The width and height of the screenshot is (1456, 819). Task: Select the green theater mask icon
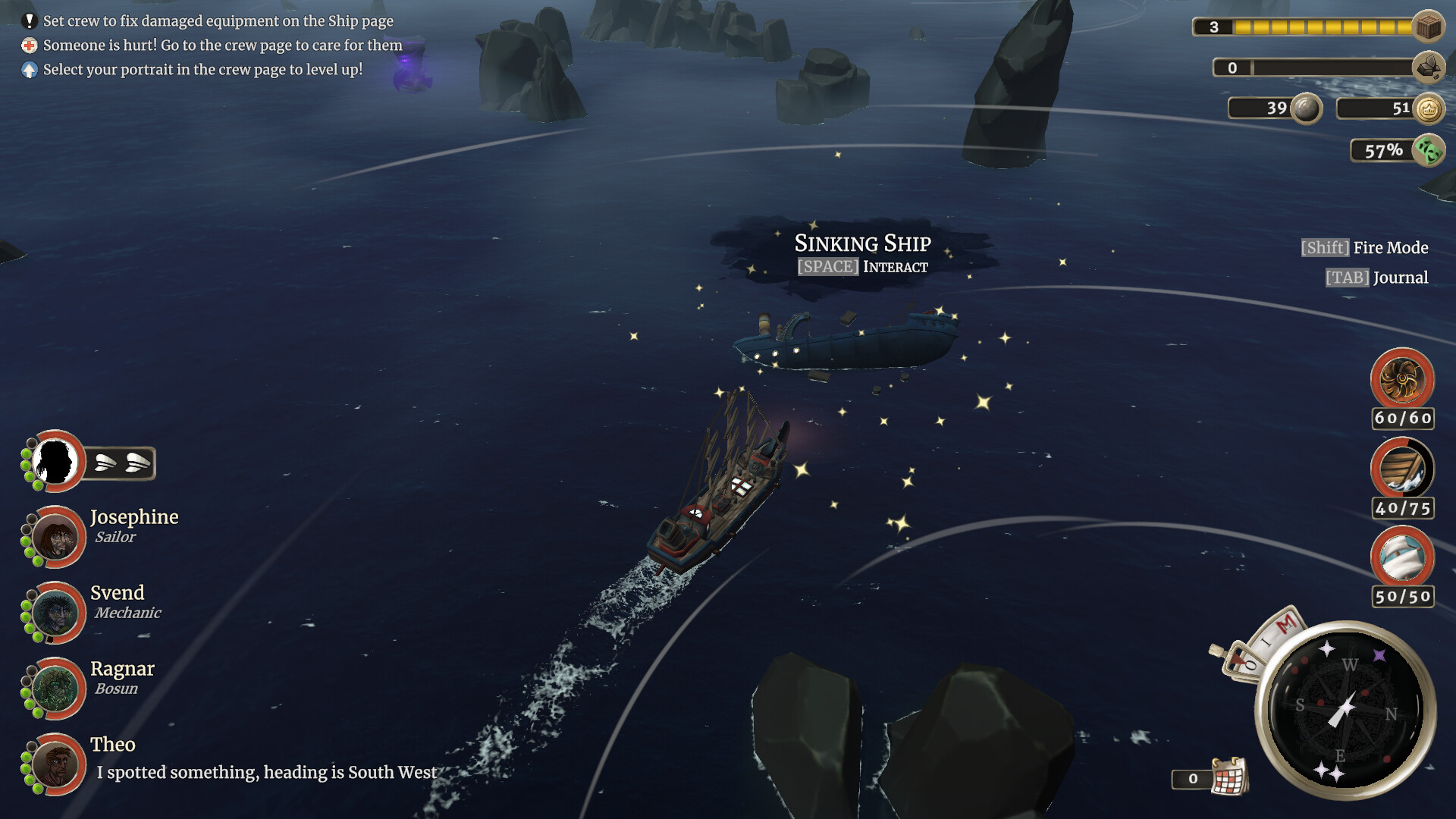1429,150
